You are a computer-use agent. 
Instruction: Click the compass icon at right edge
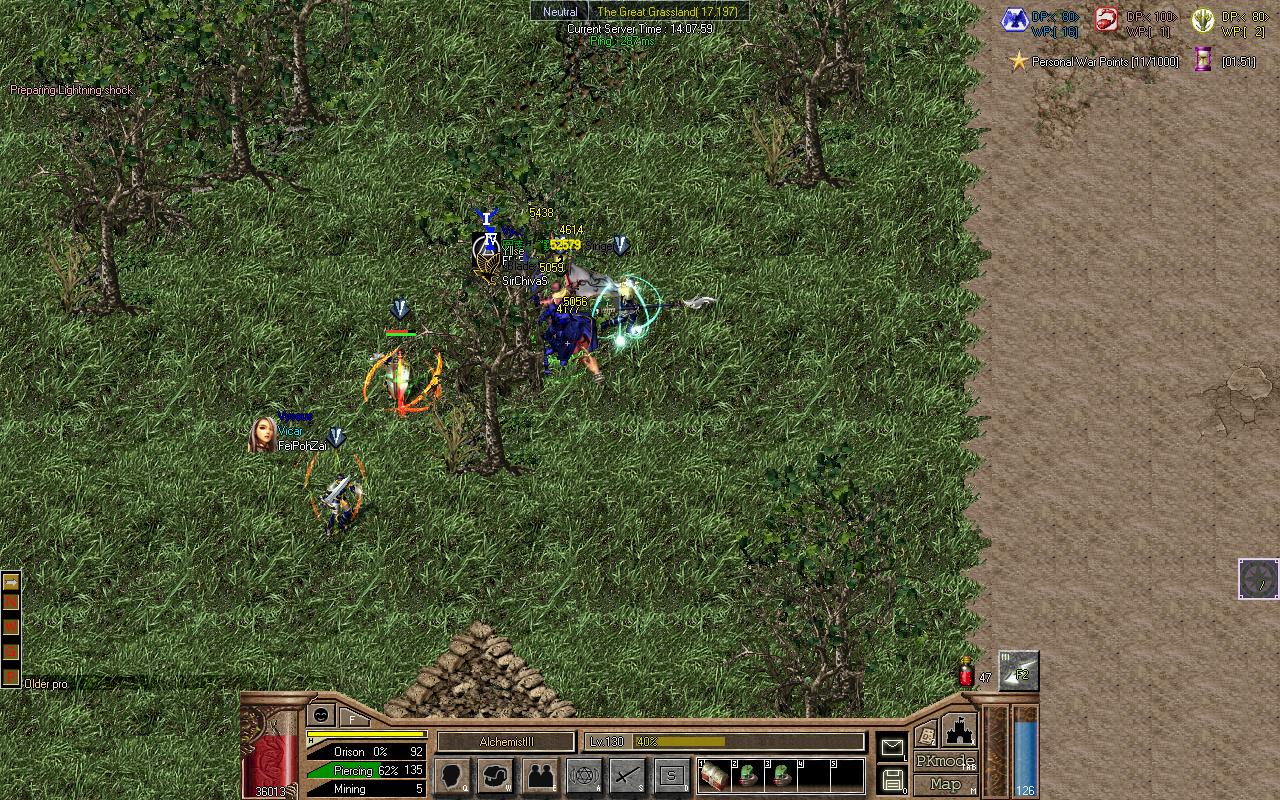[x=1259, y=579]
